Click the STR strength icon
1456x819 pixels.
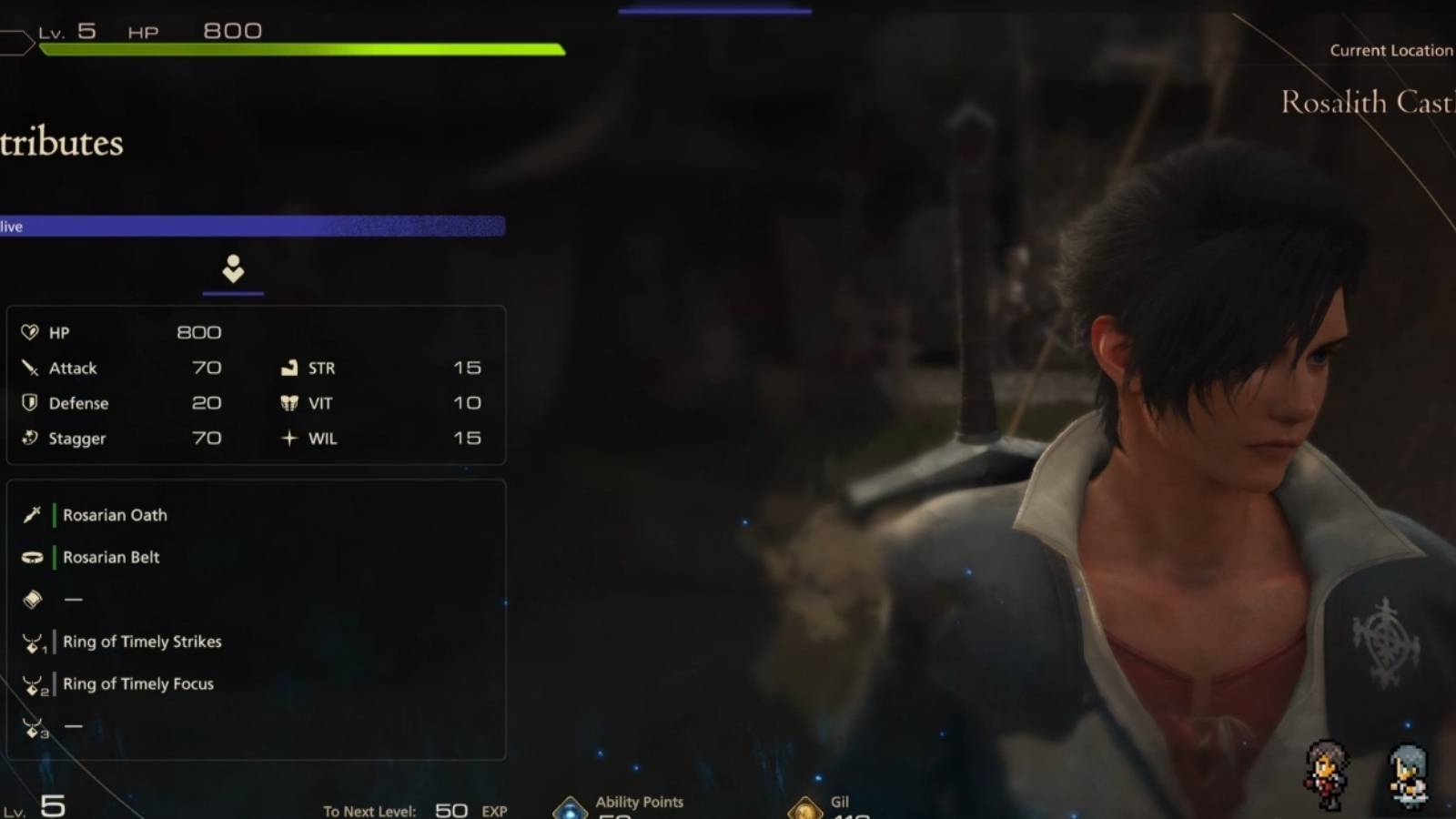click(x=289, y=367)
